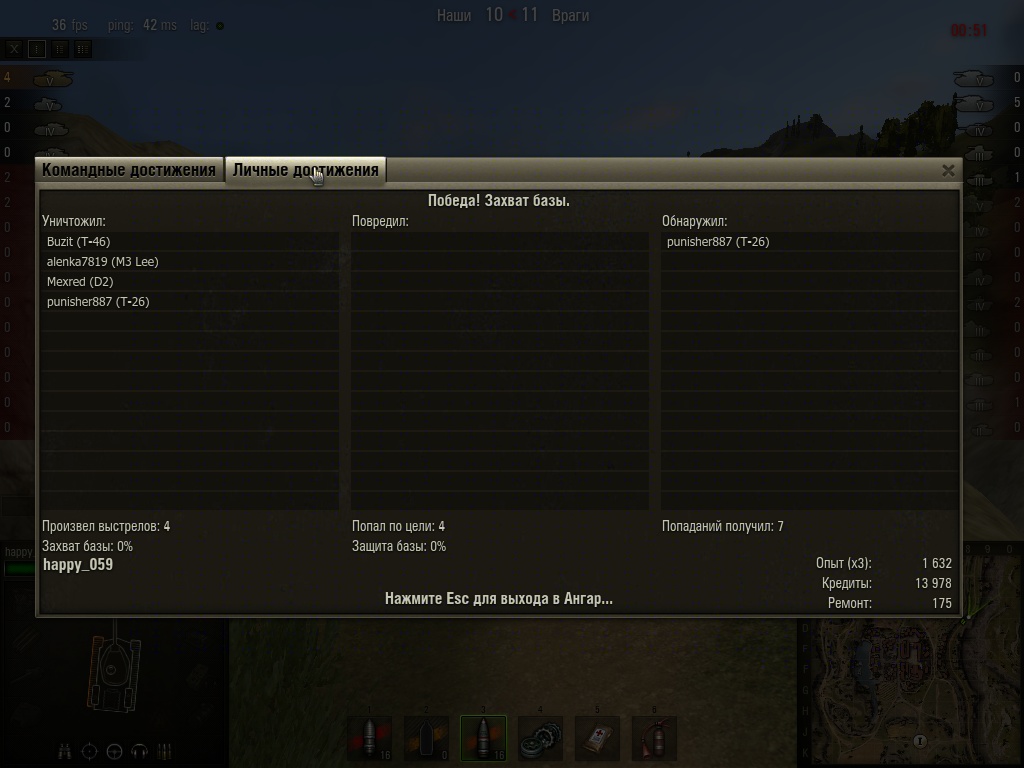Click punisher887 (T-26) in Обнаружил list
Viewport: 1024px width, 768px height.
tap(718, 242)
